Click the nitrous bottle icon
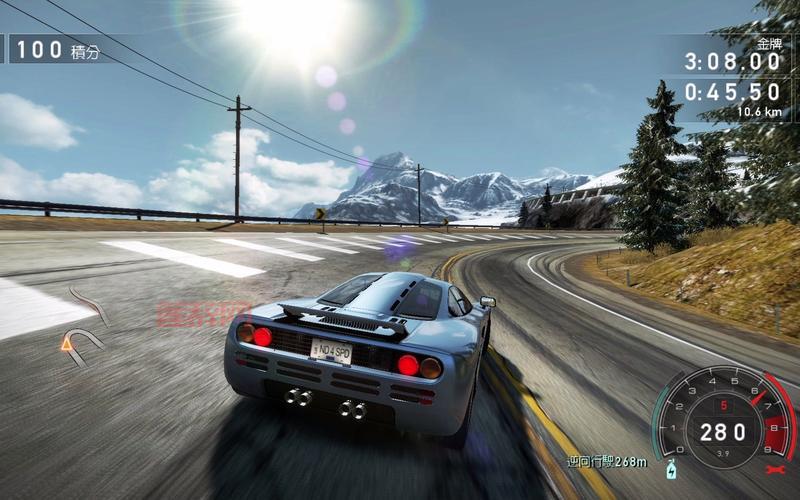 coord(669,469)
